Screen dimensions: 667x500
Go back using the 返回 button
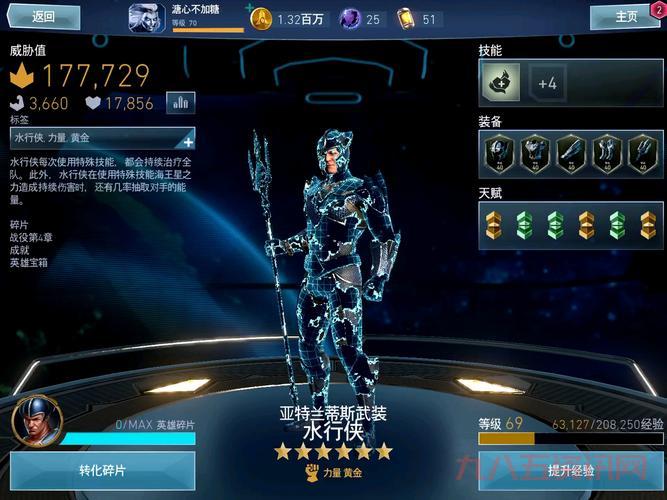43,16
